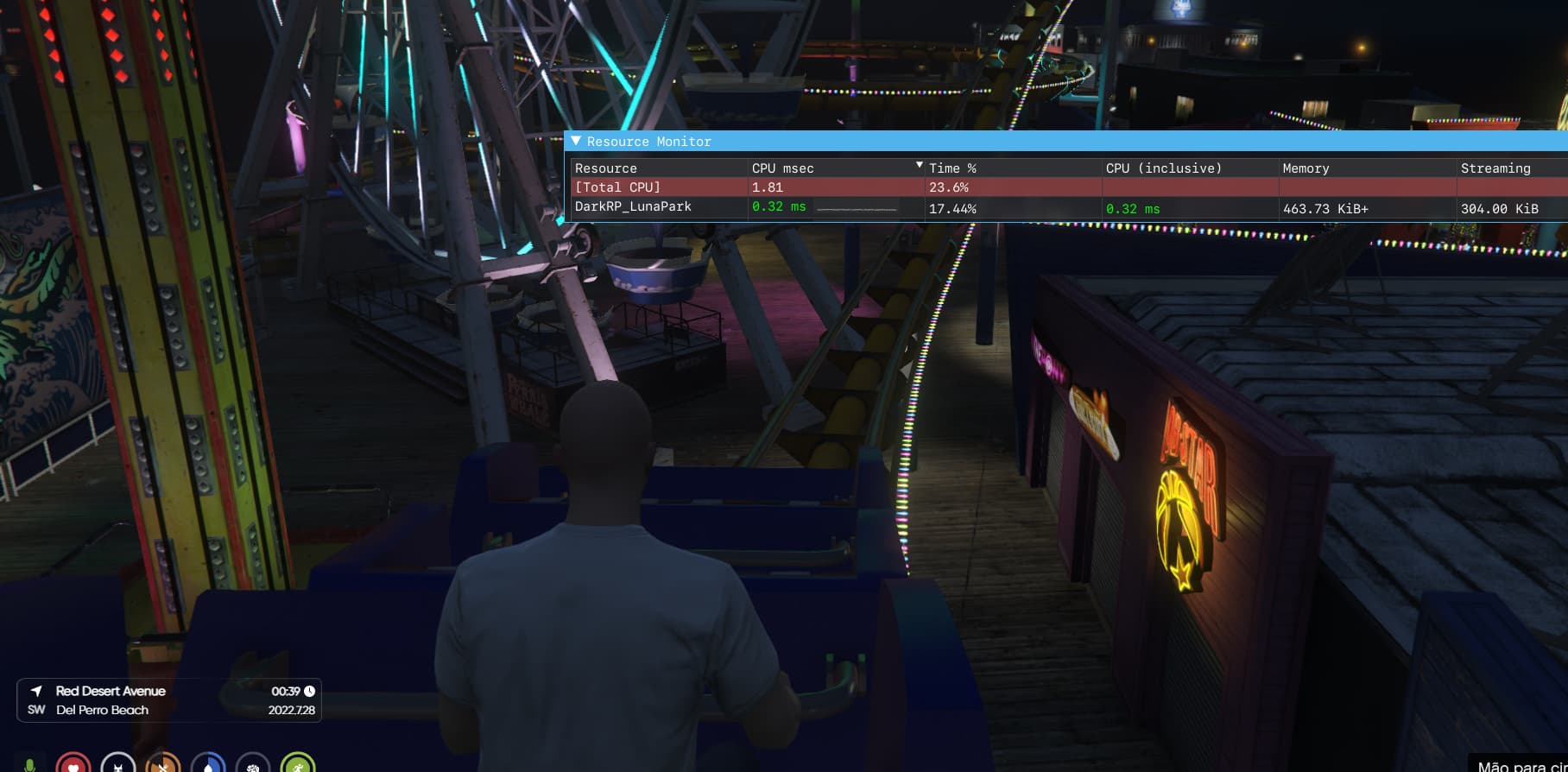Click the navigation arrow beside Red Desert Avenue
Image resolution: width=1568 pixels, height=772 pixels.
click(x=35, y=691)
